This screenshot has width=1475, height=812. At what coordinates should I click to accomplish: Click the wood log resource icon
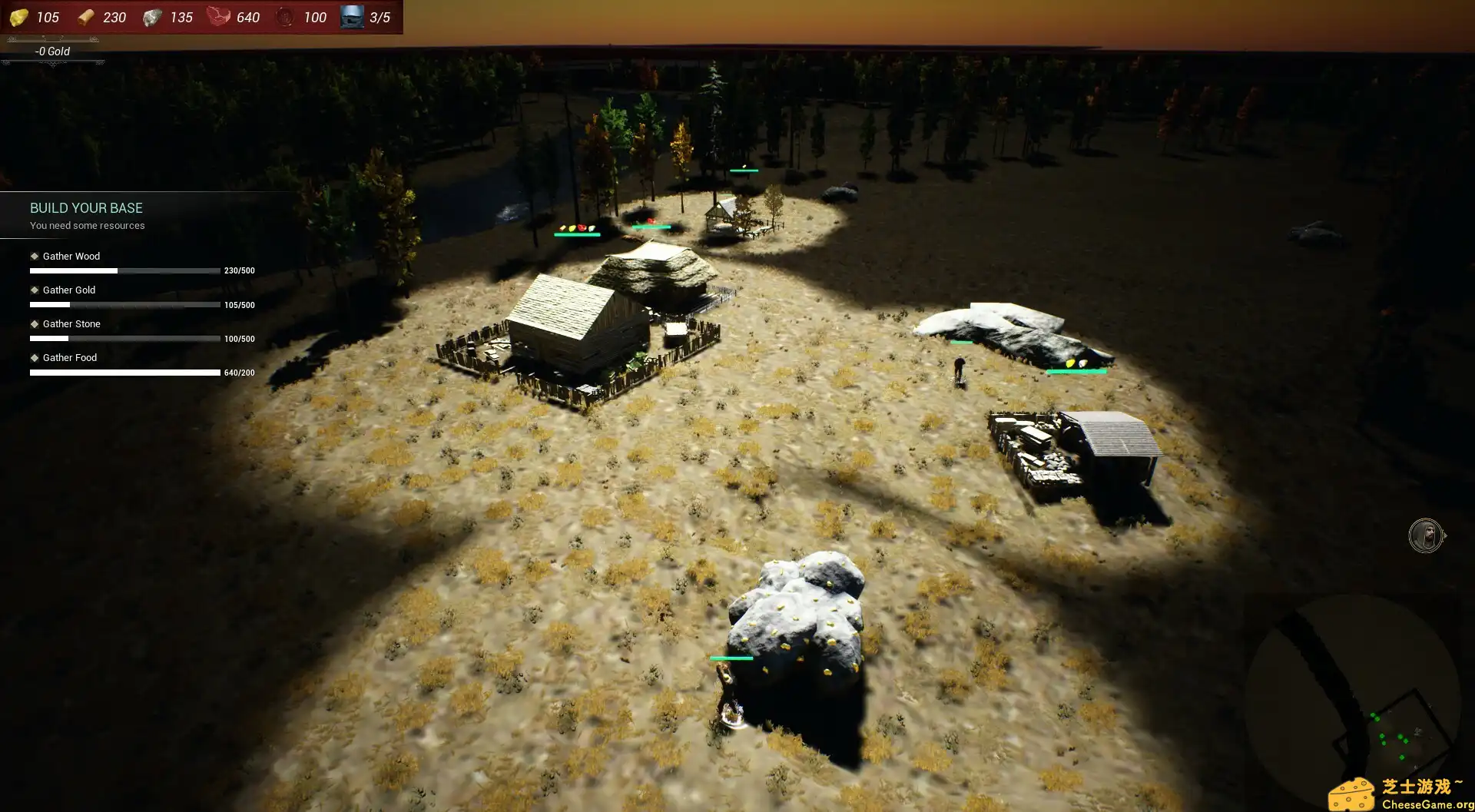coord(86,17)
